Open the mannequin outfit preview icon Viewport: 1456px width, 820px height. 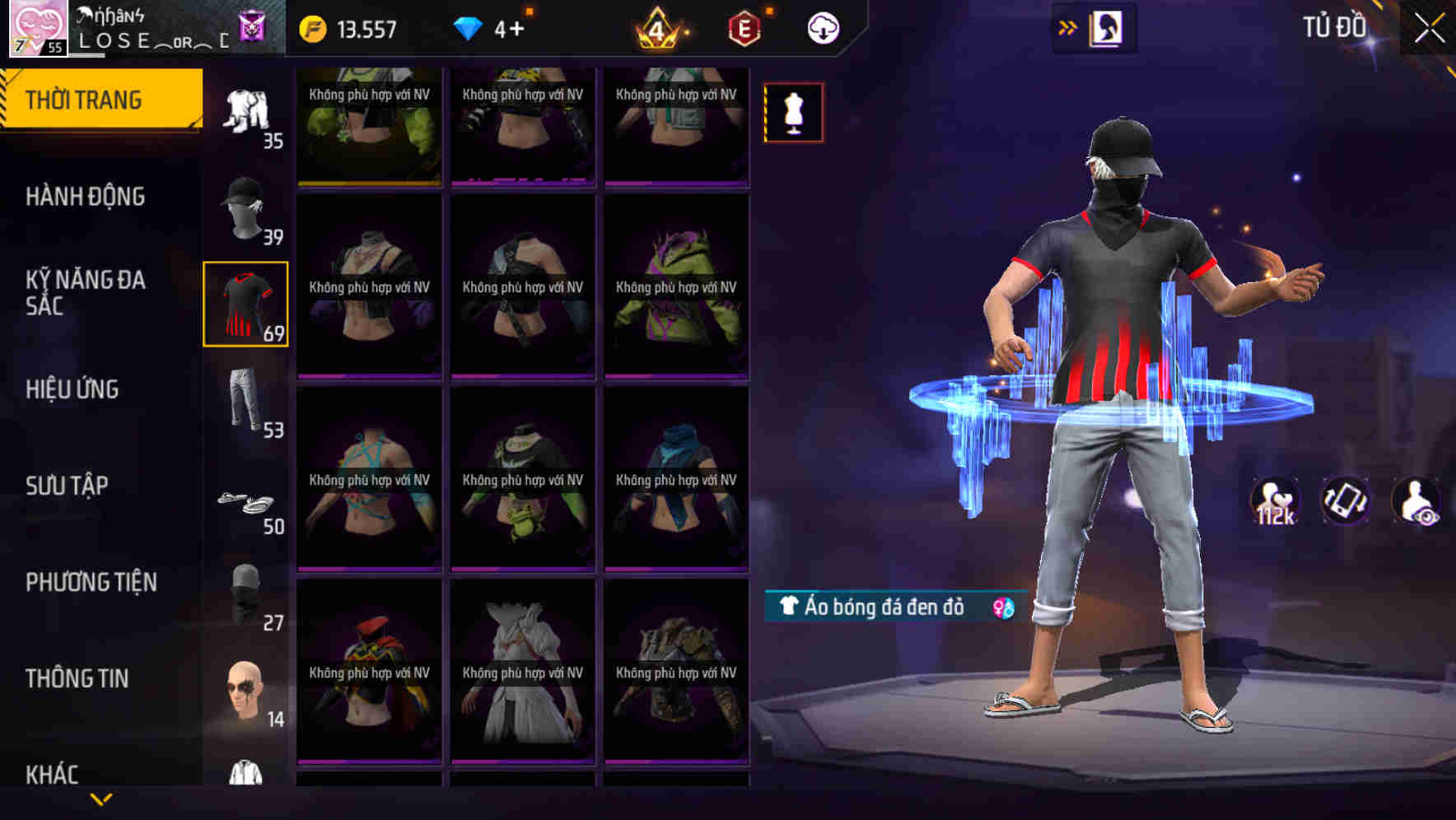(x=793, y=113)
